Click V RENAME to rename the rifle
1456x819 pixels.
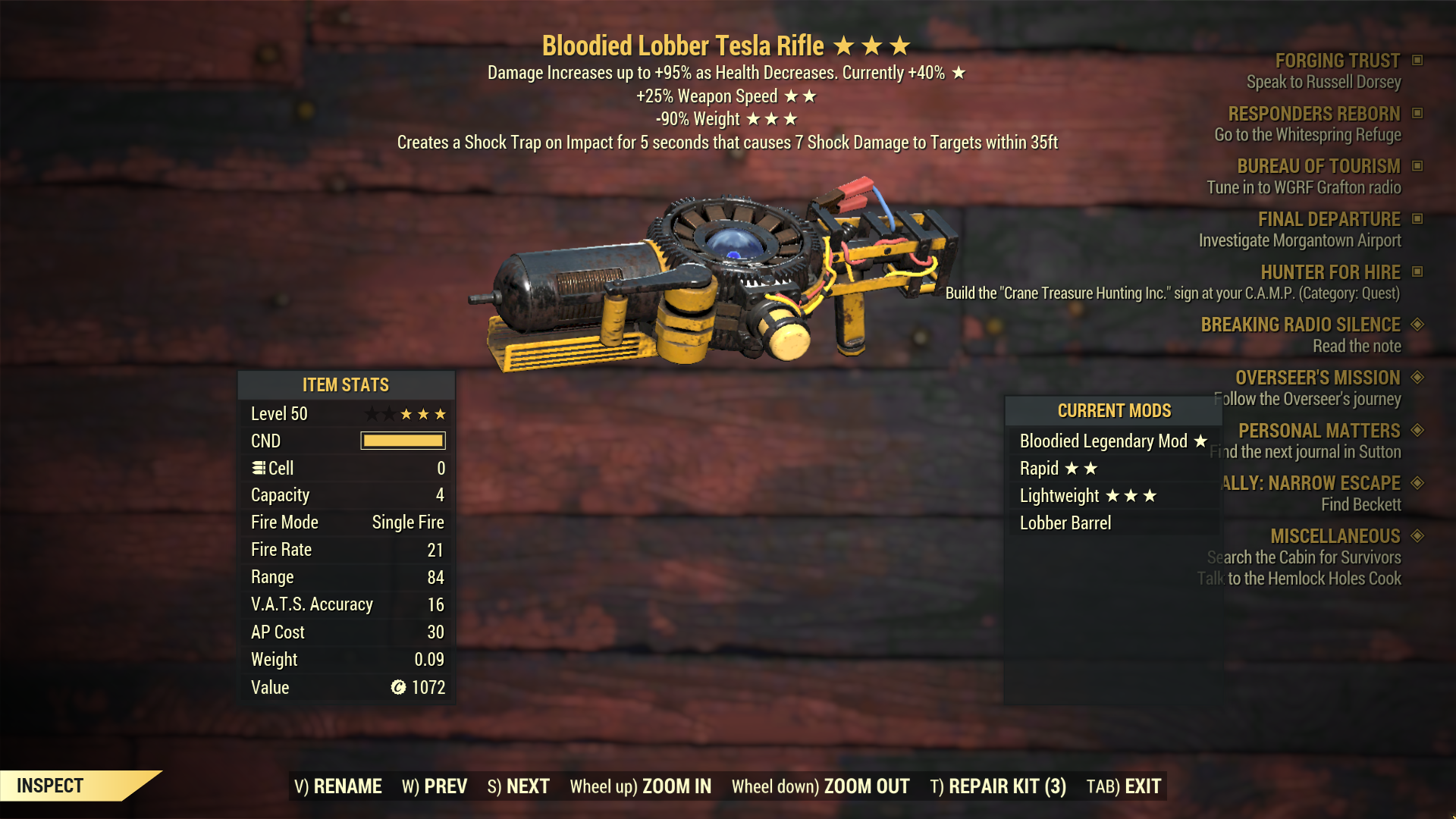coord(339,786)
